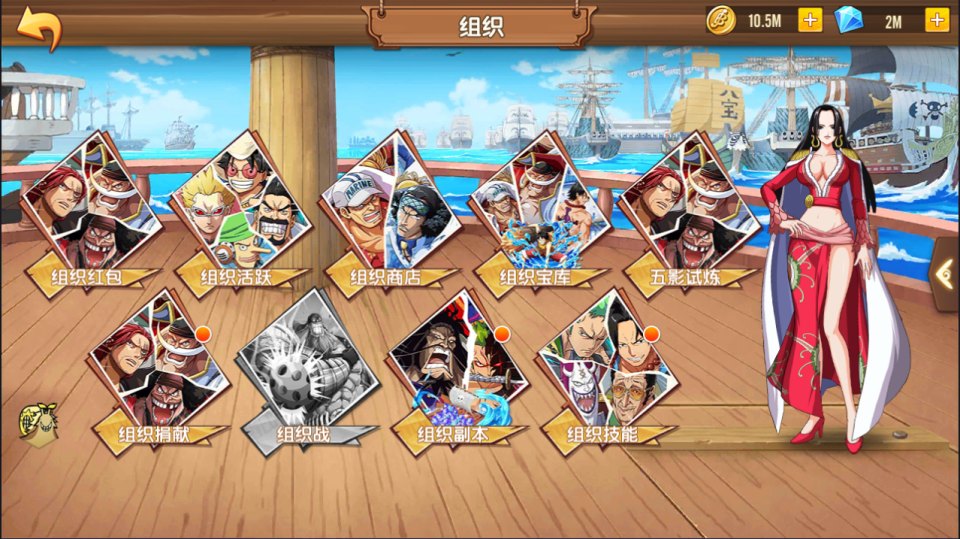Expand the side panel arrow tab

coord(945,273)
